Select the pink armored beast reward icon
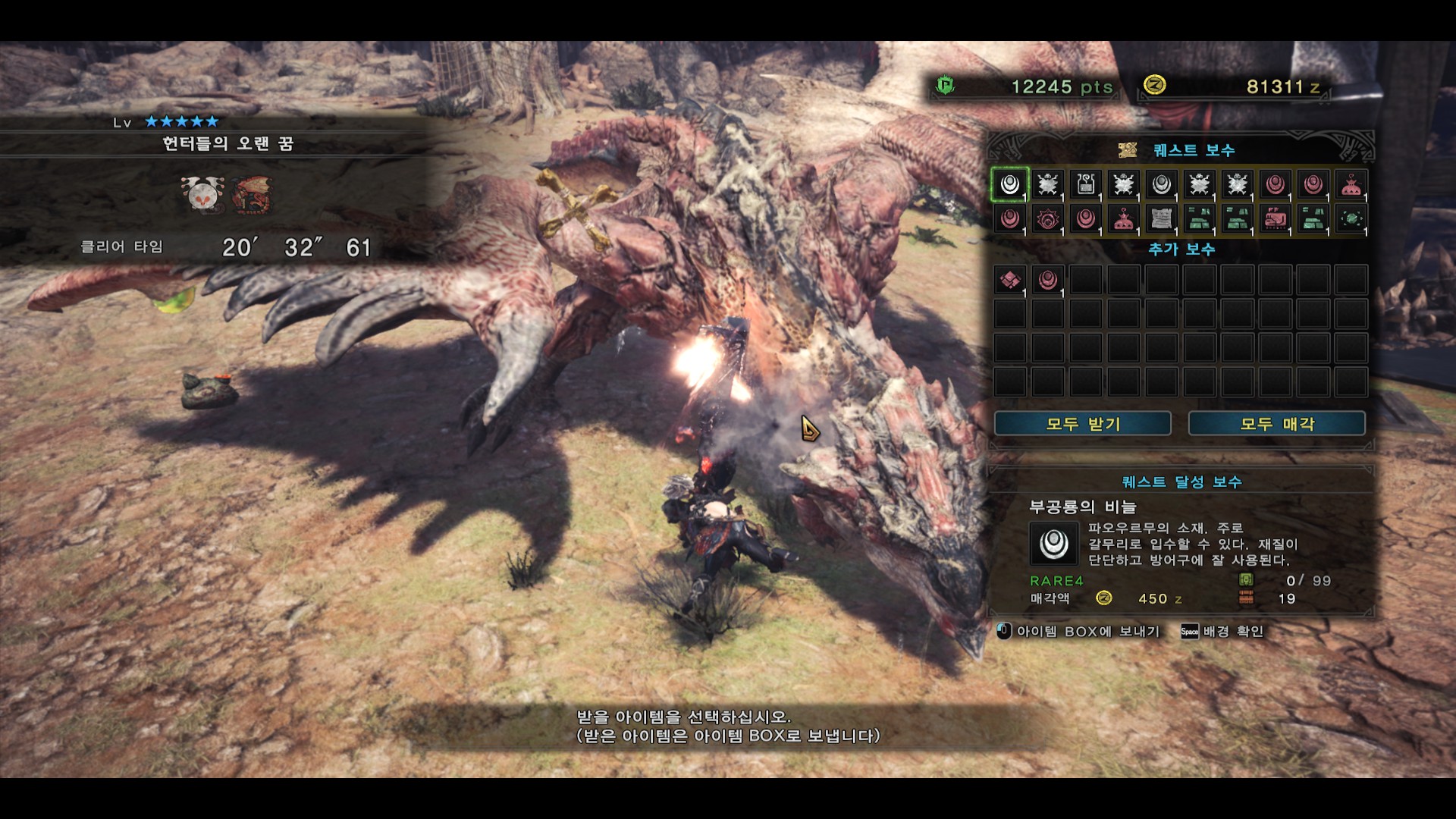Screen dimensions: 1456x819 click(x=1275, y=219)
